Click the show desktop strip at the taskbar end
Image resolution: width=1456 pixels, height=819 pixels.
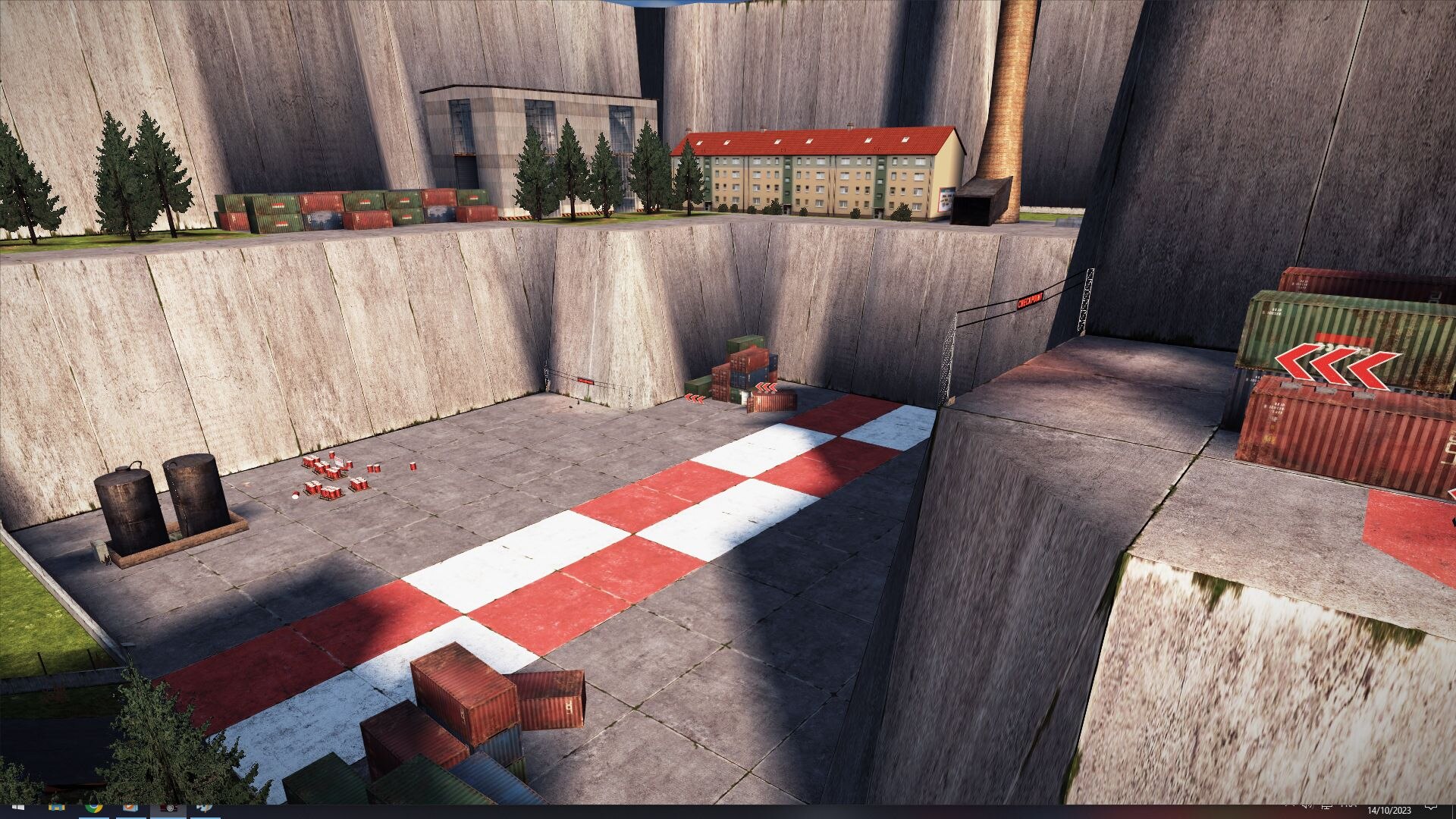1453,808
